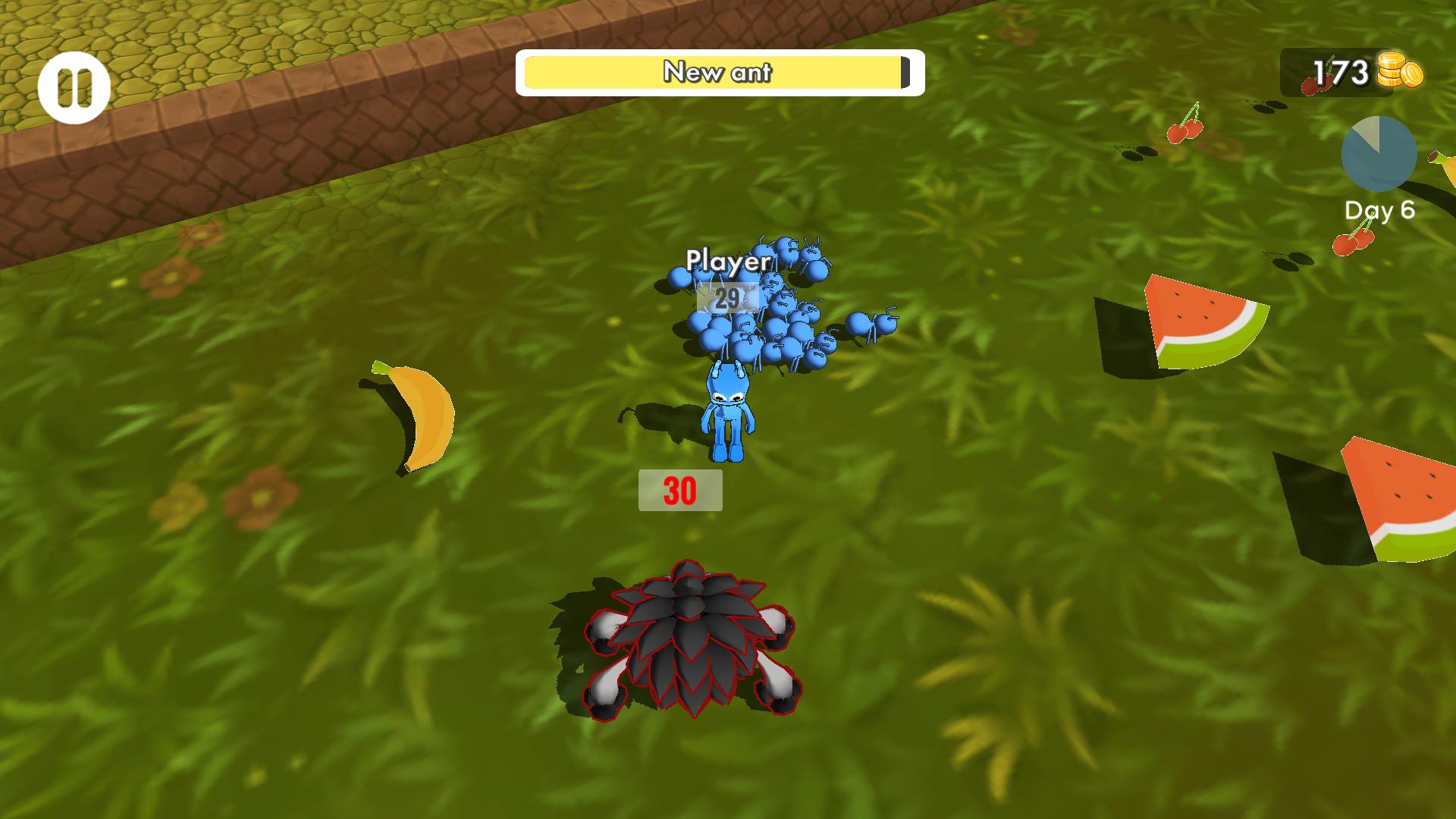Select the blue player ant
This screenshot has width=1456, height=819.
[726, 409]
